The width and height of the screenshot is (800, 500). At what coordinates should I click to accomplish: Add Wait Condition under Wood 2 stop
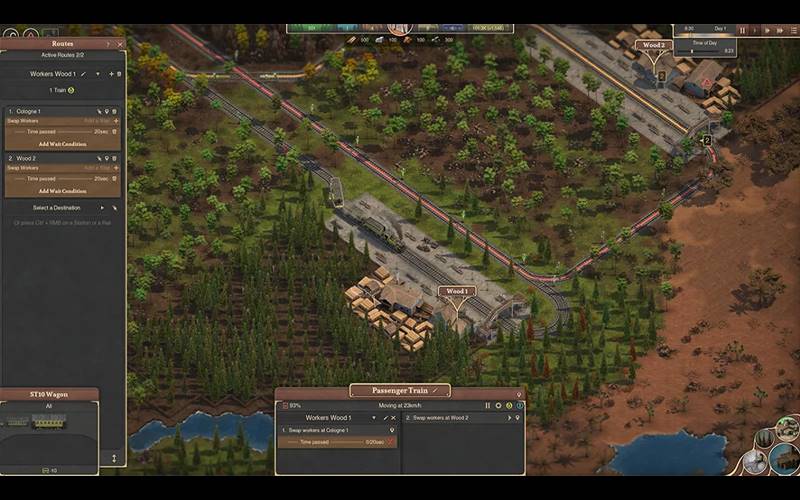(62, 190)
